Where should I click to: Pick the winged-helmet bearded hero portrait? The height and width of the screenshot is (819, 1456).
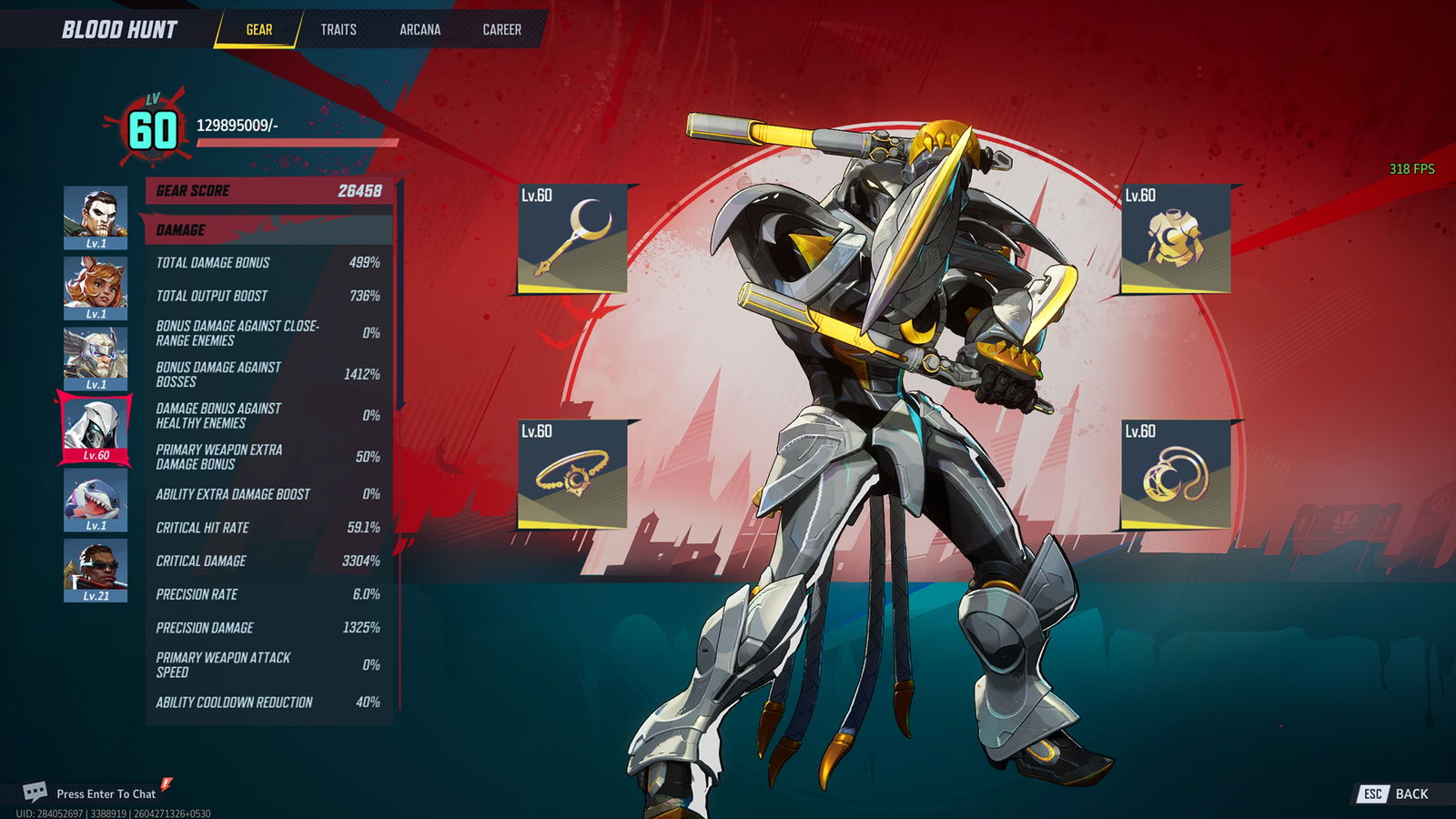(x=96, y=358)
